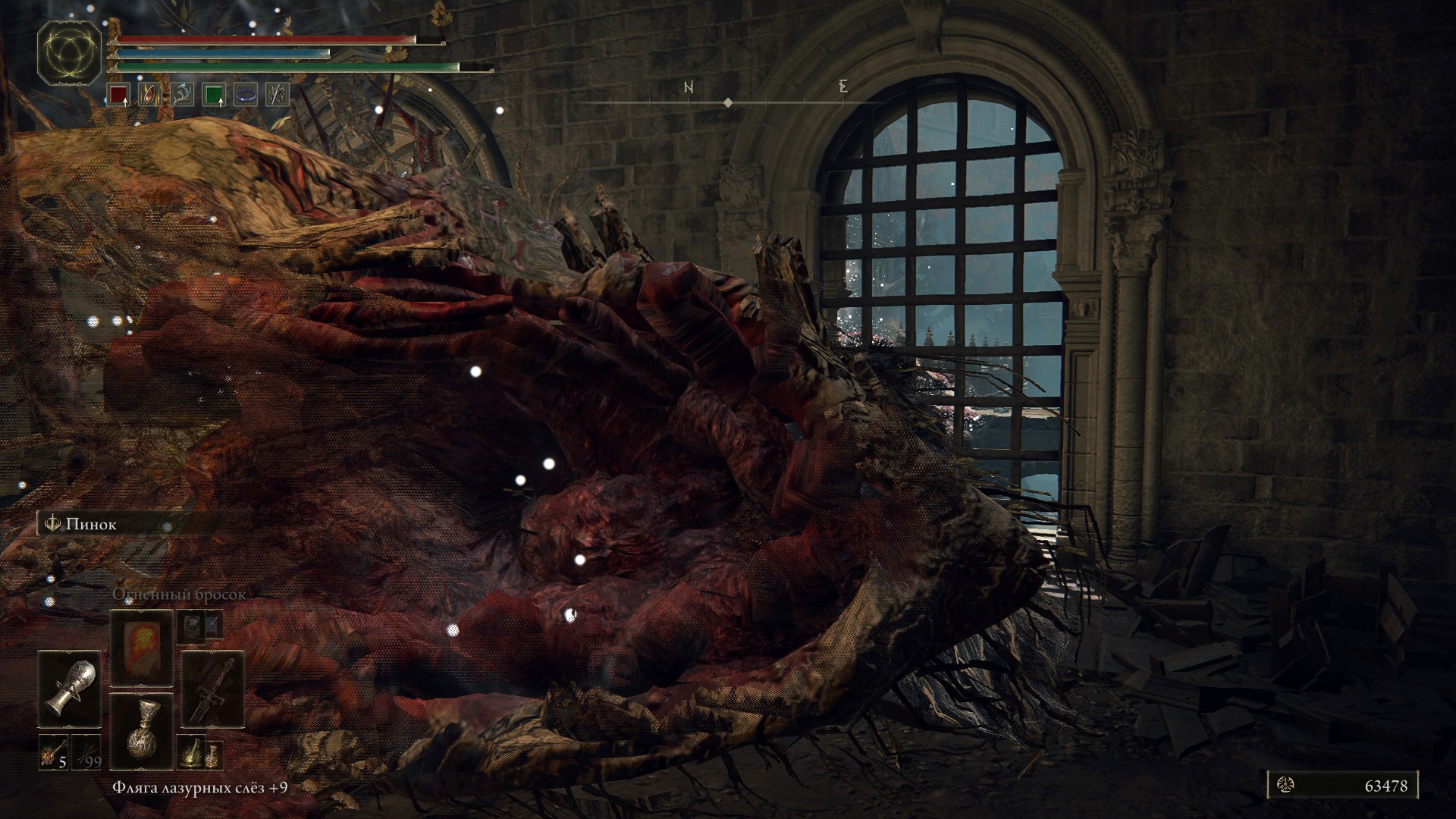Choose the dagger in the right-hand slot
The height and width of the screenshot is (819, 1456).
(212, 689)
